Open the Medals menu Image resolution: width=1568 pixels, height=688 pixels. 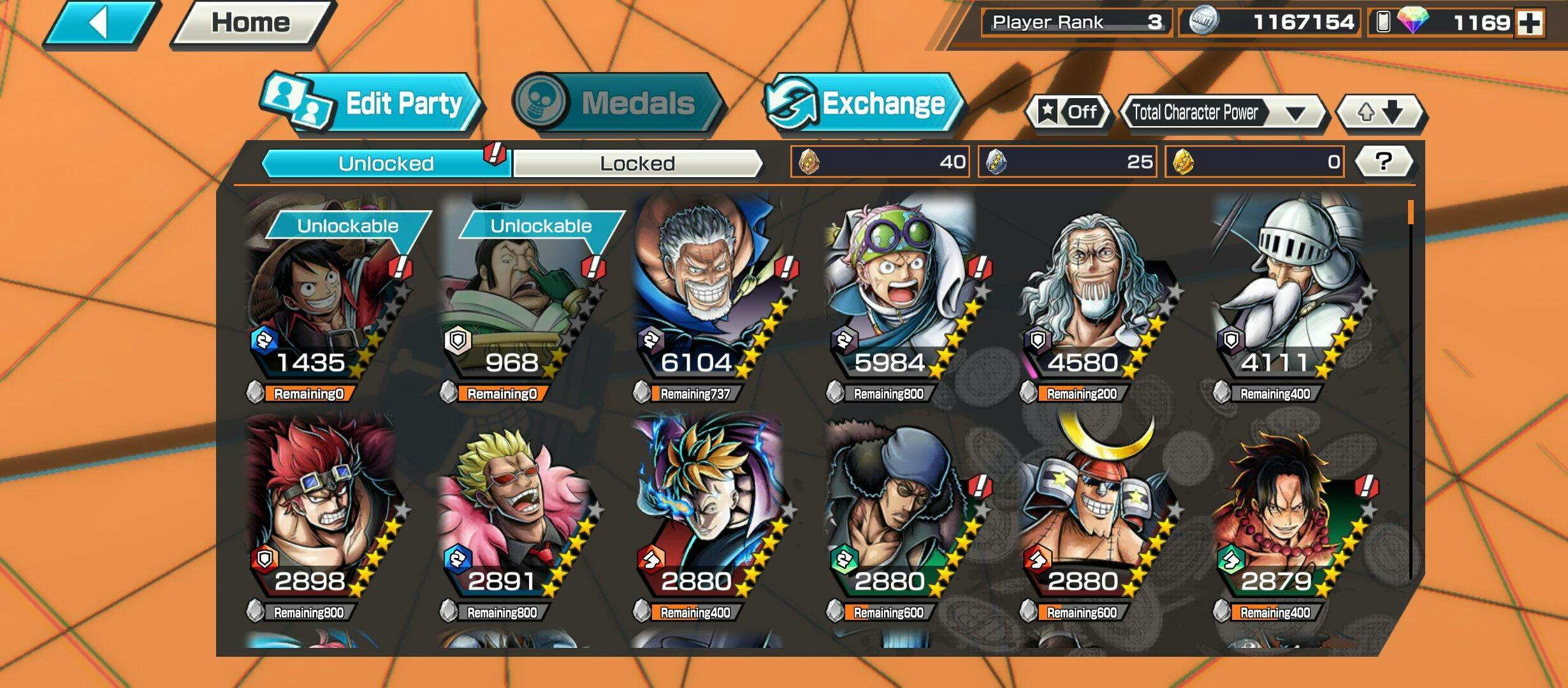click(x=617, y=103)
